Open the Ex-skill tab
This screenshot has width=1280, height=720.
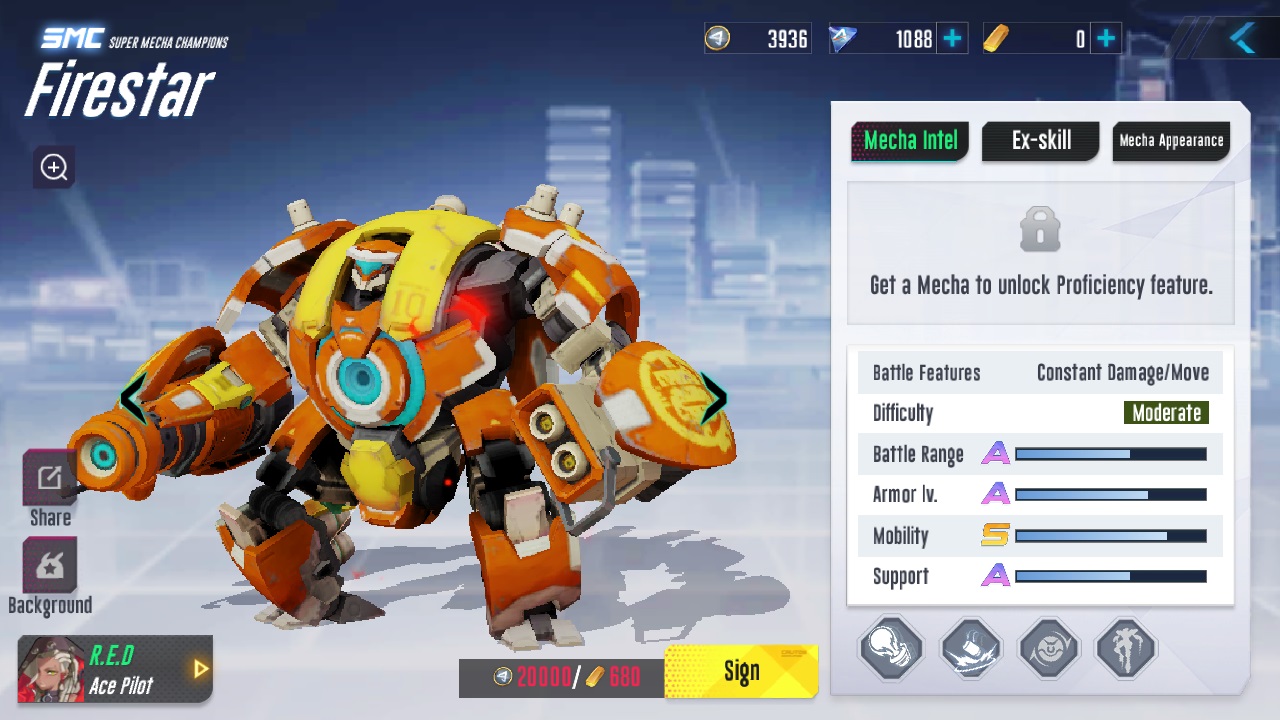click(x=1040, y=141)
